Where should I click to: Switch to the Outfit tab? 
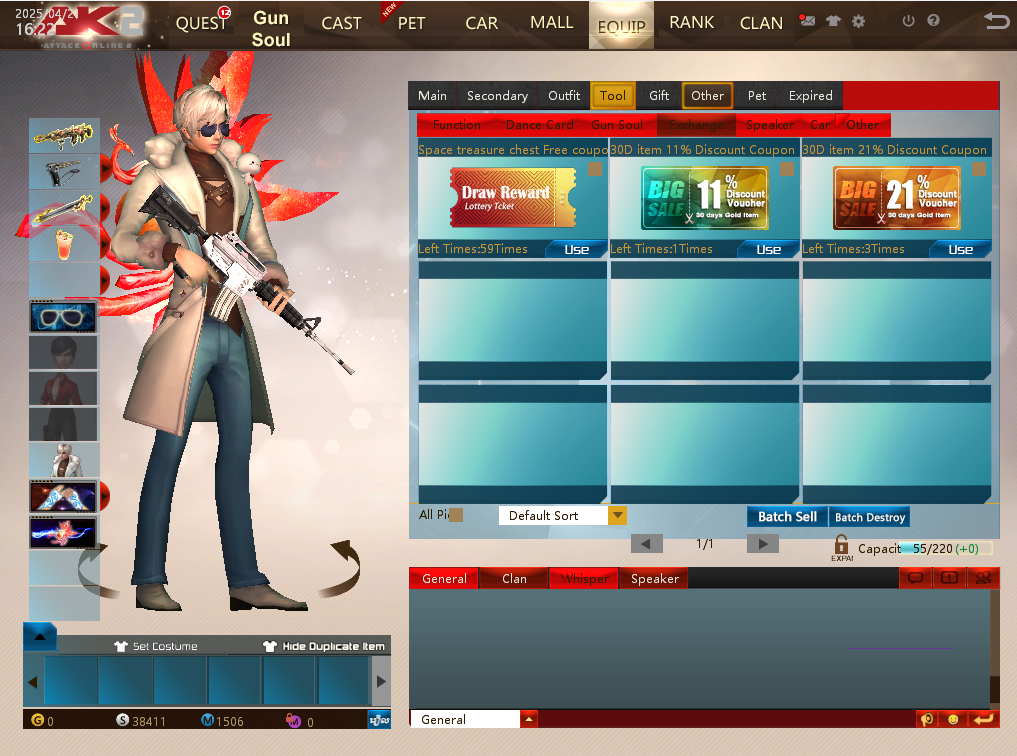click(x=564, y=96)
